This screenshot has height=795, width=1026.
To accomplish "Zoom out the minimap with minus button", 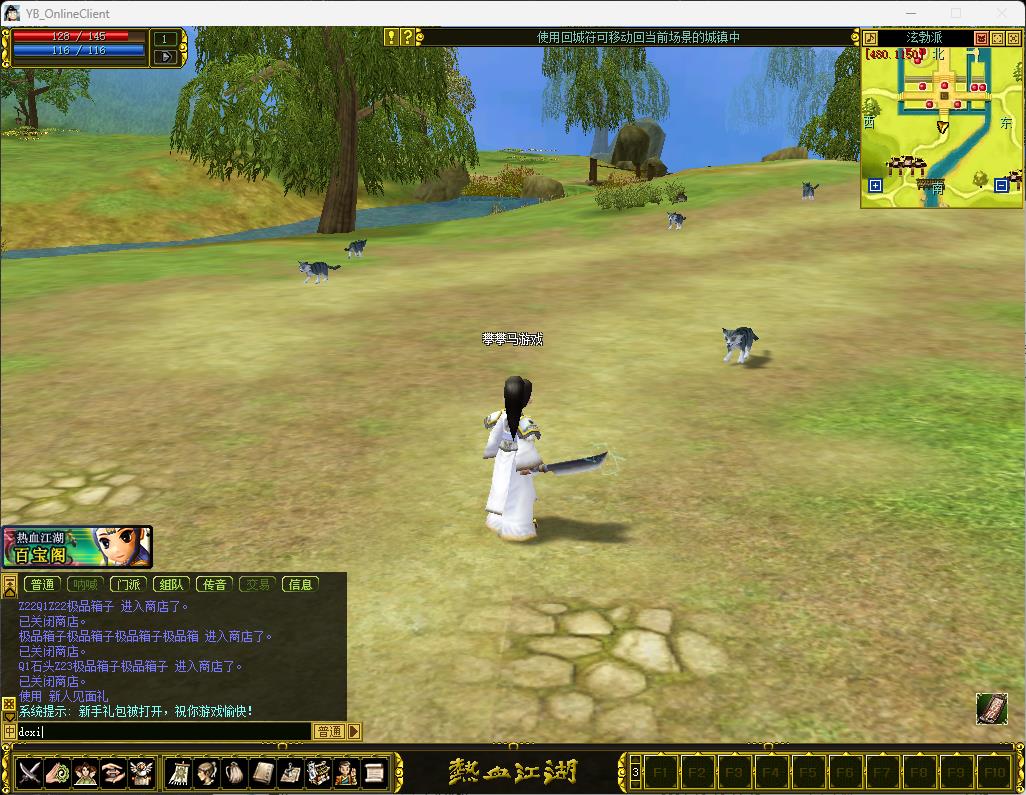I will point(1002,185).
